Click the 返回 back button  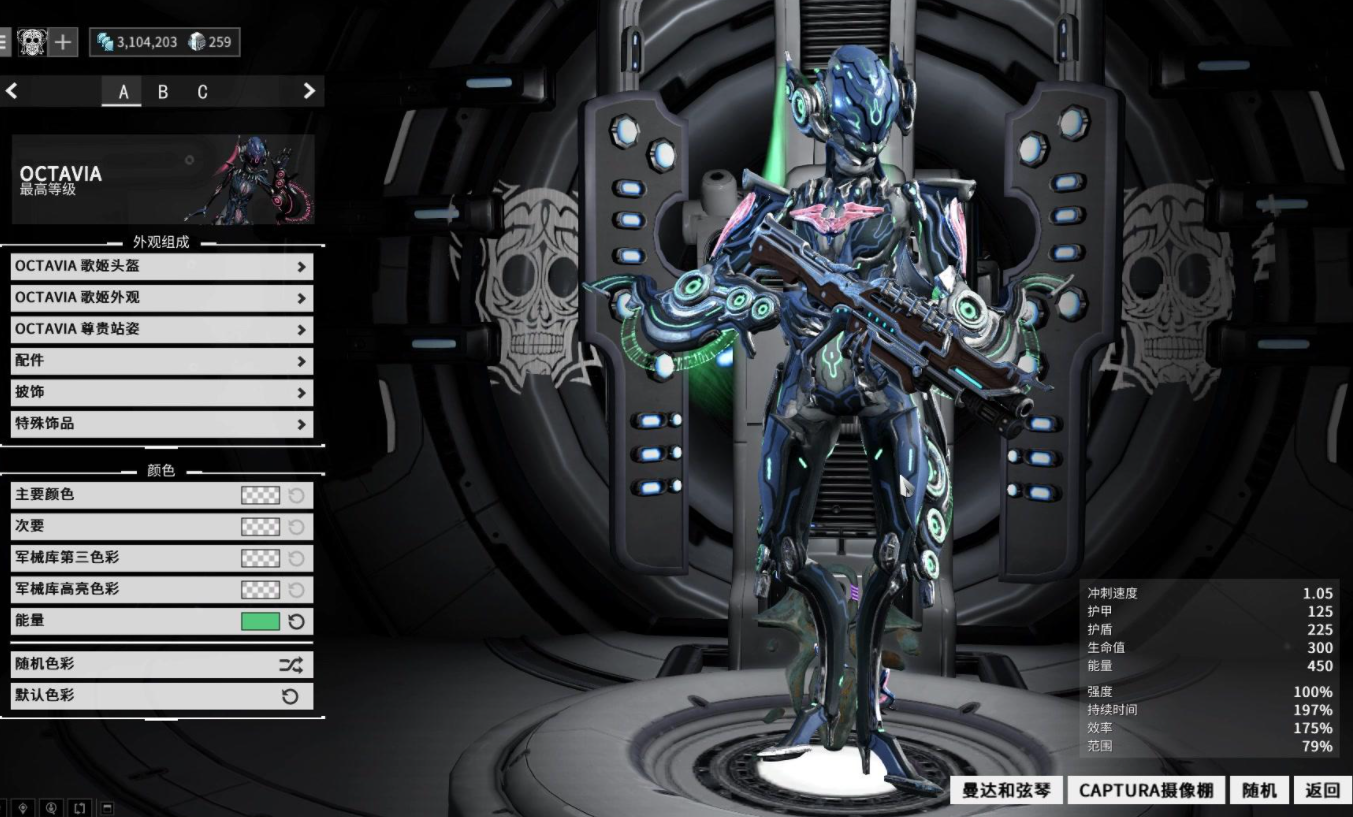click(1322, 790)
